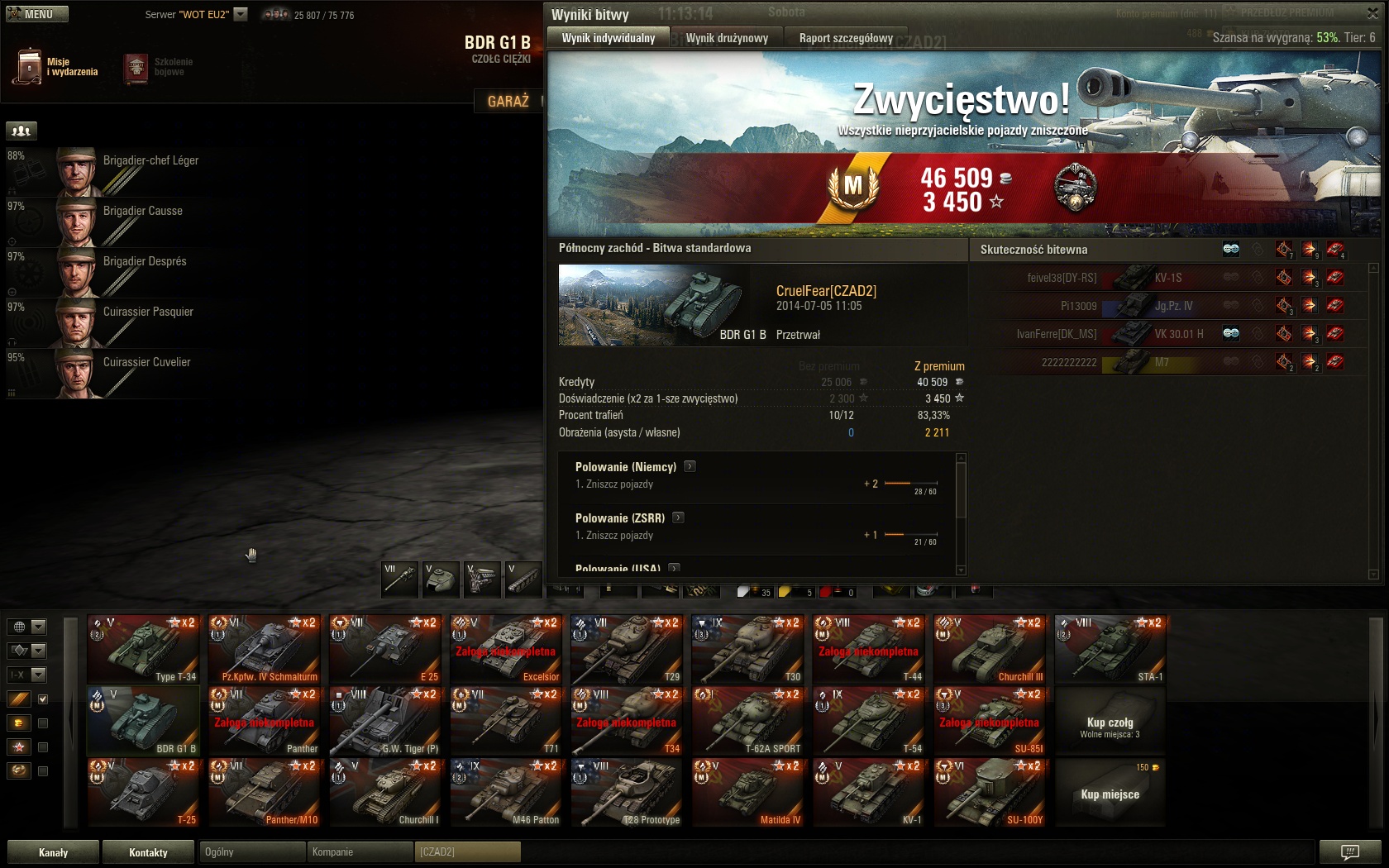Open the Raport szczegółowy tab
The height and width of the screenshot is (868, 1389).
(845, 38)
